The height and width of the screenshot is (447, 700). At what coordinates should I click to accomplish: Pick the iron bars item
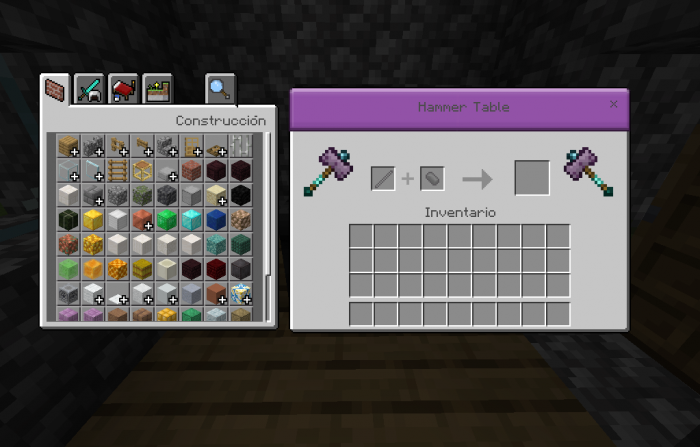point(240,146)
